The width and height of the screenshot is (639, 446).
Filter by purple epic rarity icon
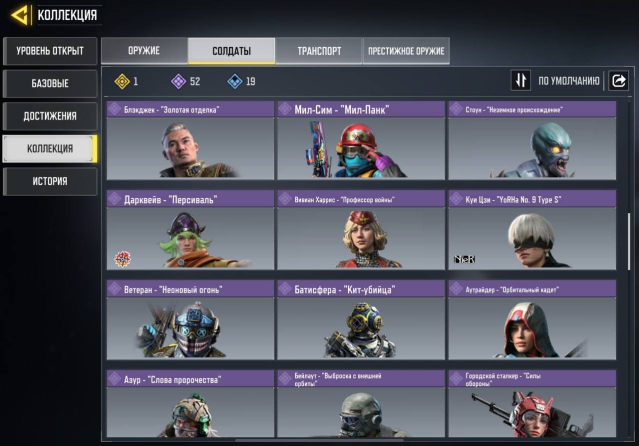click(178, 82)
